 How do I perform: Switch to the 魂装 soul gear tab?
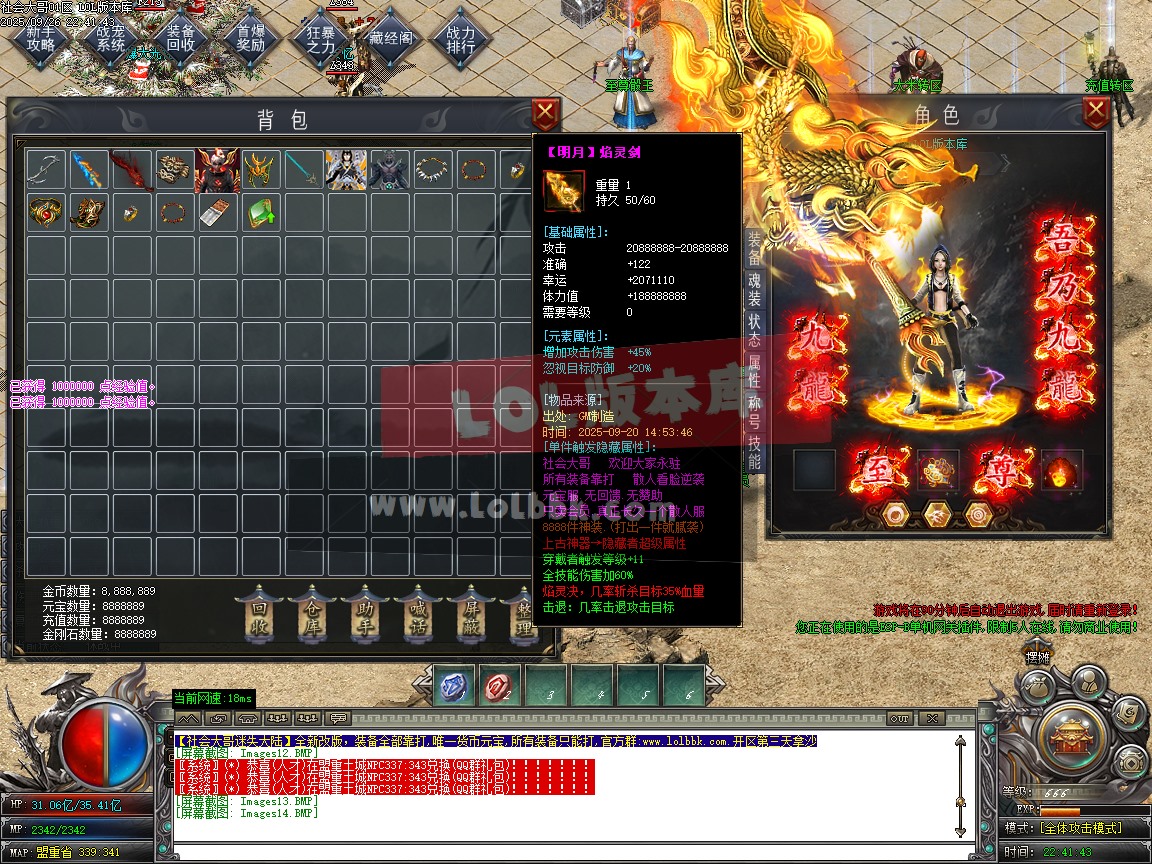tap(754, 286)
